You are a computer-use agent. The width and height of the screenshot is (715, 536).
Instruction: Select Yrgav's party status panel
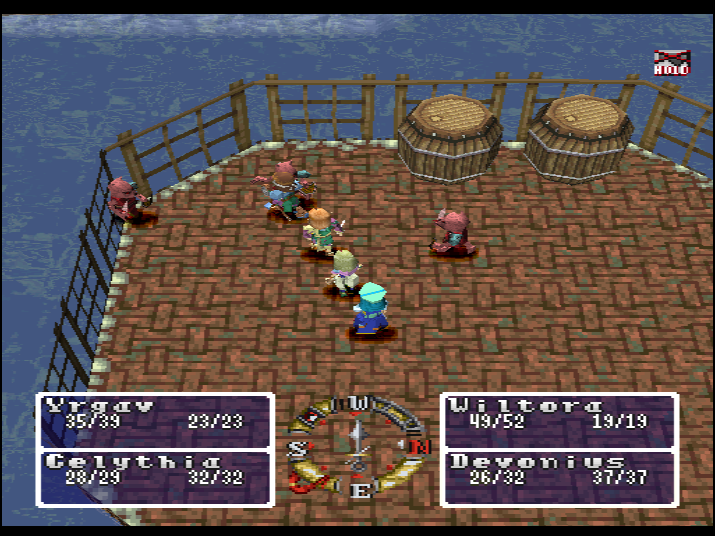155,420
